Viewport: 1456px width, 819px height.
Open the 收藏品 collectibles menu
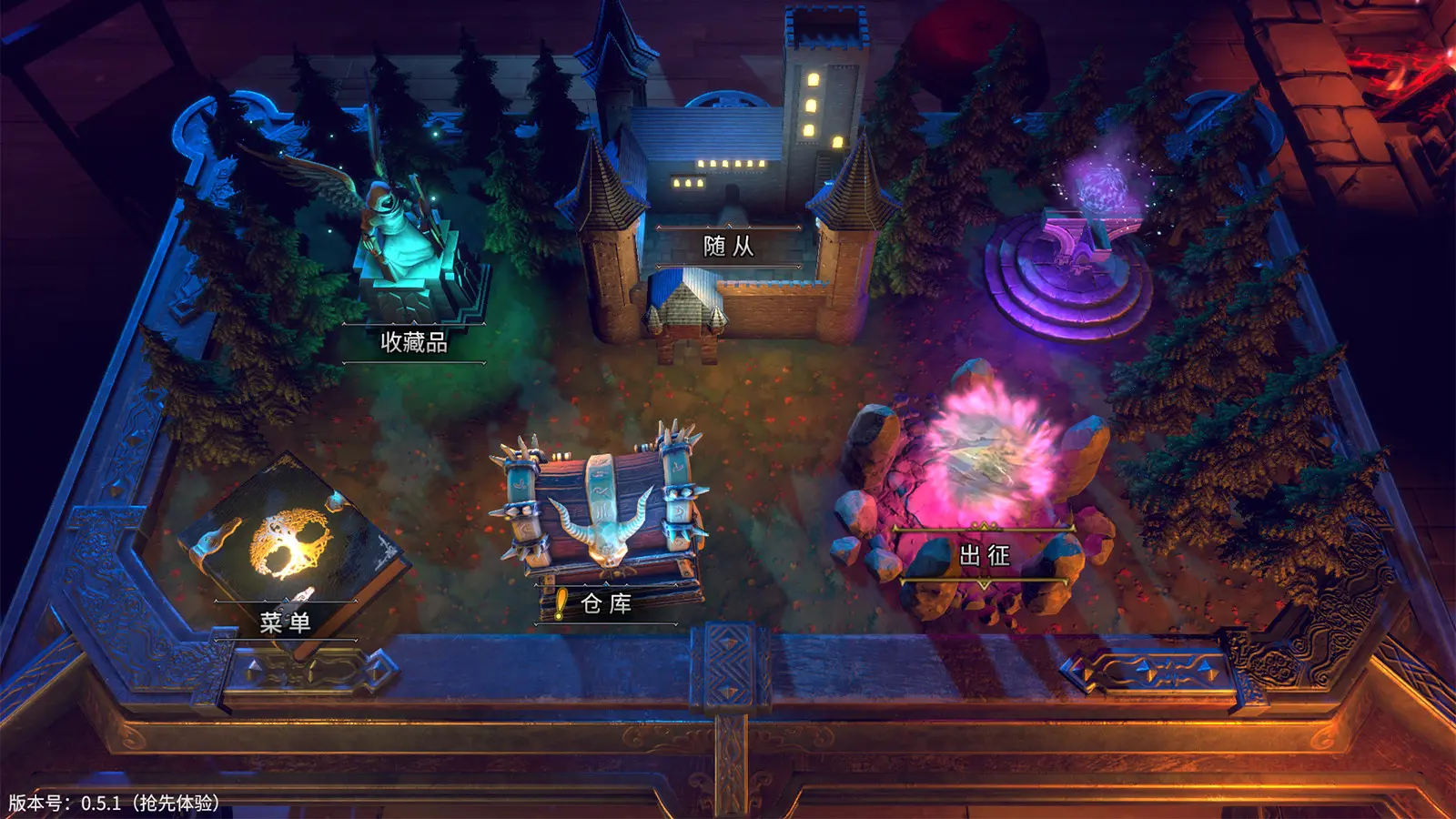(414, 342)
